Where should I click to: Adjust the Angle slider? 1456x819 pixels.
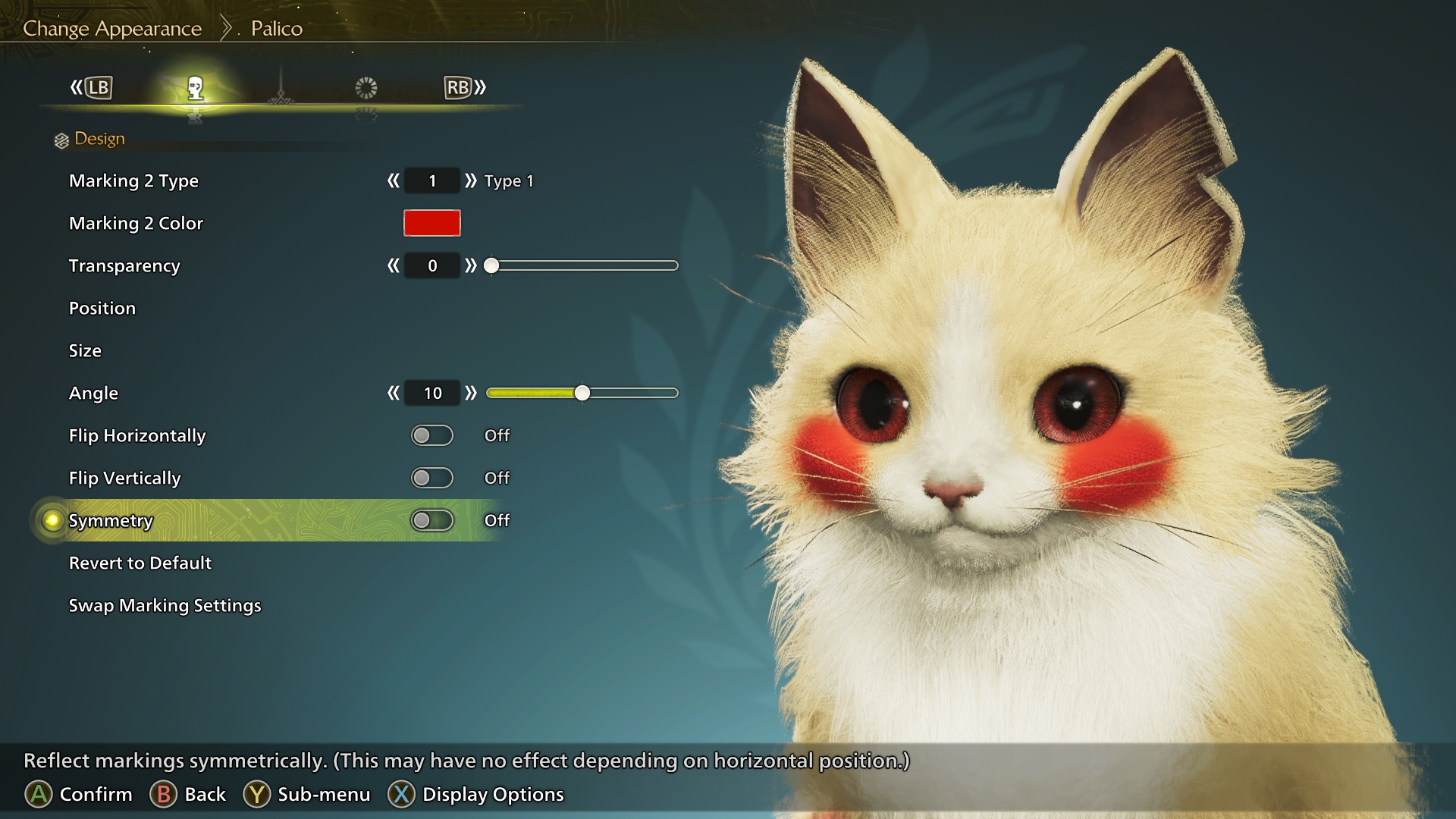(582, 393)
